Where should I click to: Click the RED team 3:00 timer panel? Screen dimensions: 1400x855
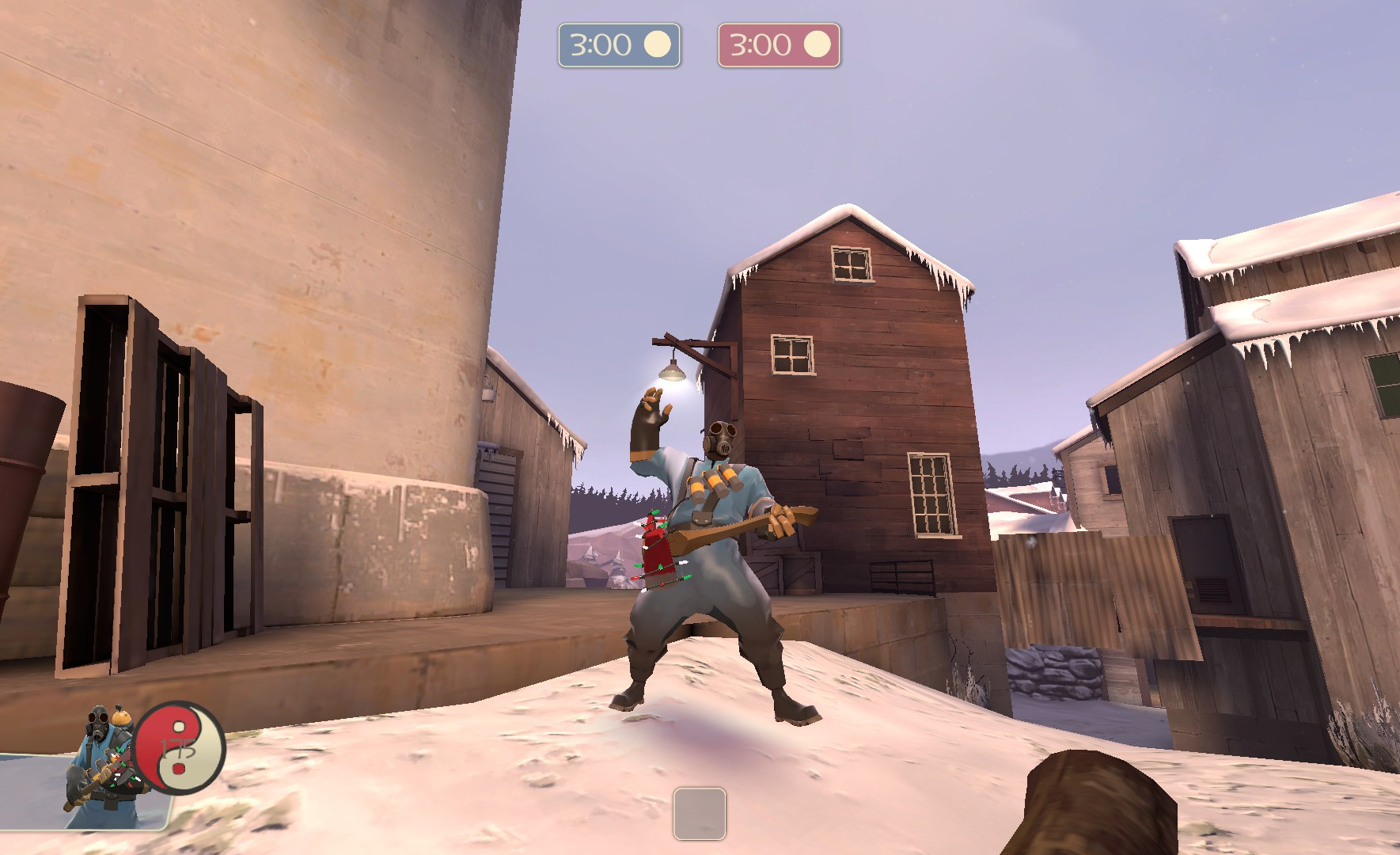[778, 45]
